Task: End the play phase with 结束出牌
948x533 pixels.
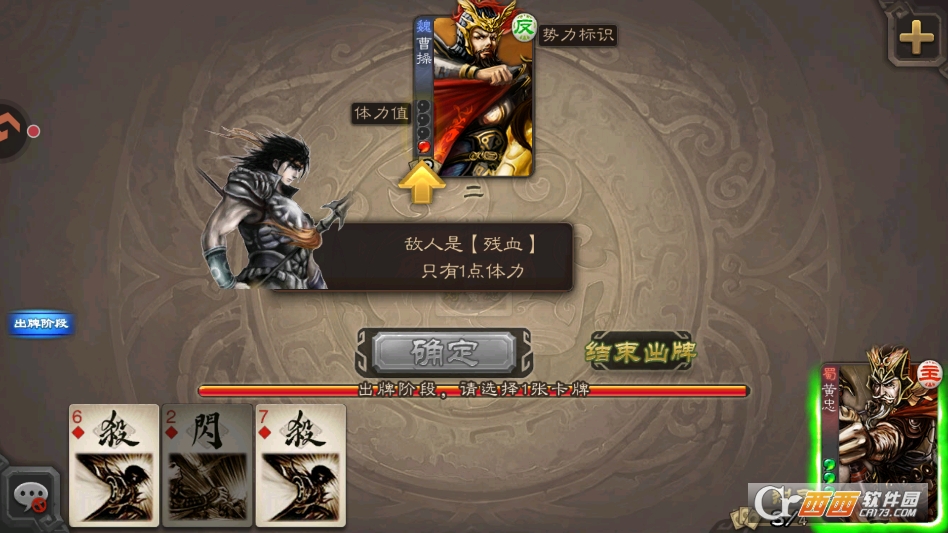Action: [640, 352]
